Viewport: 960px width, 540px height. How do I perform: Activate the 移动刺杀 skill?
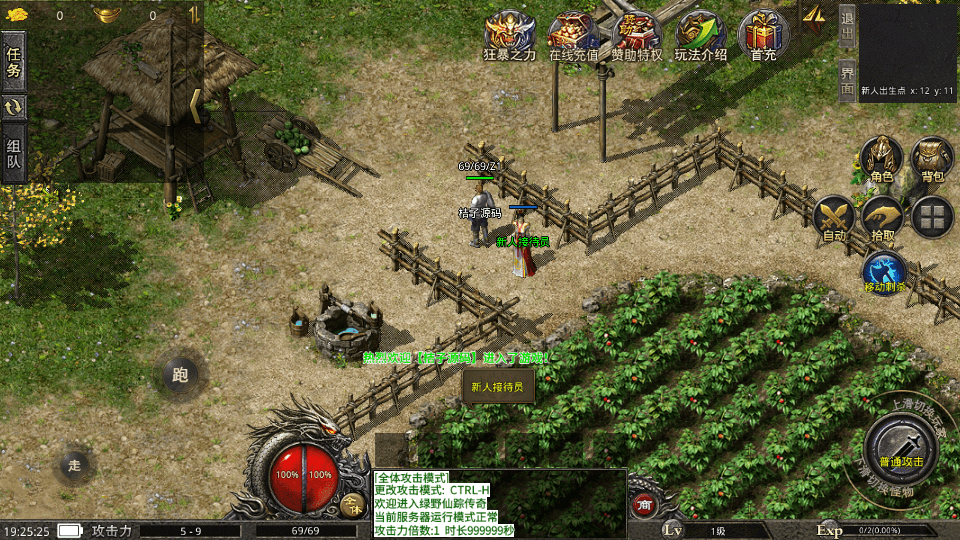tap(884, 272)
